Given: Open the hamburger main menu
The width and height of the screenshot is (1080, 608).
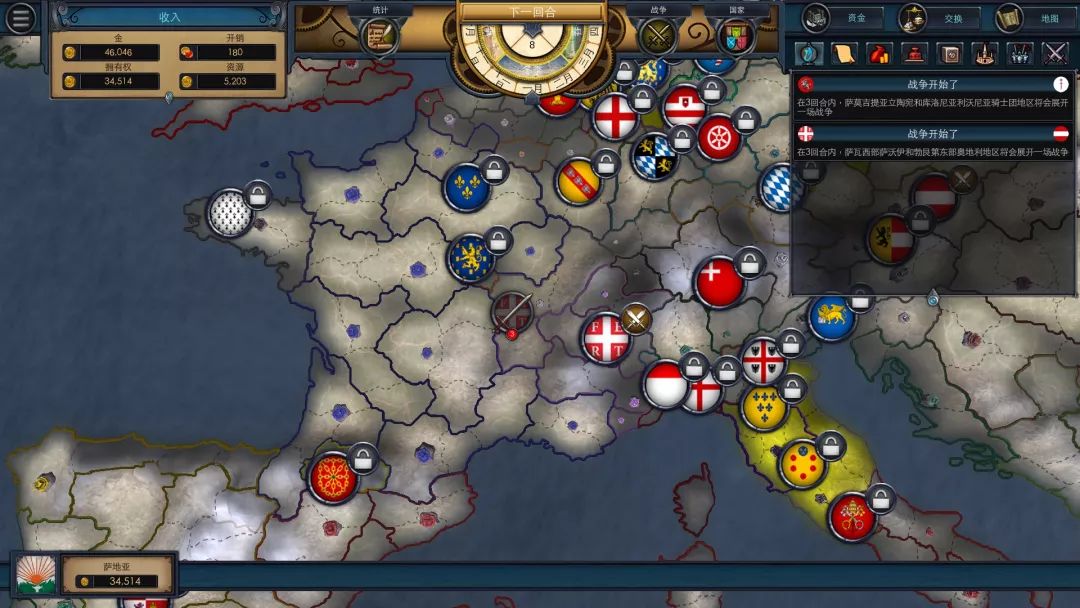Looking at the screenshot, I should [21, 18].
